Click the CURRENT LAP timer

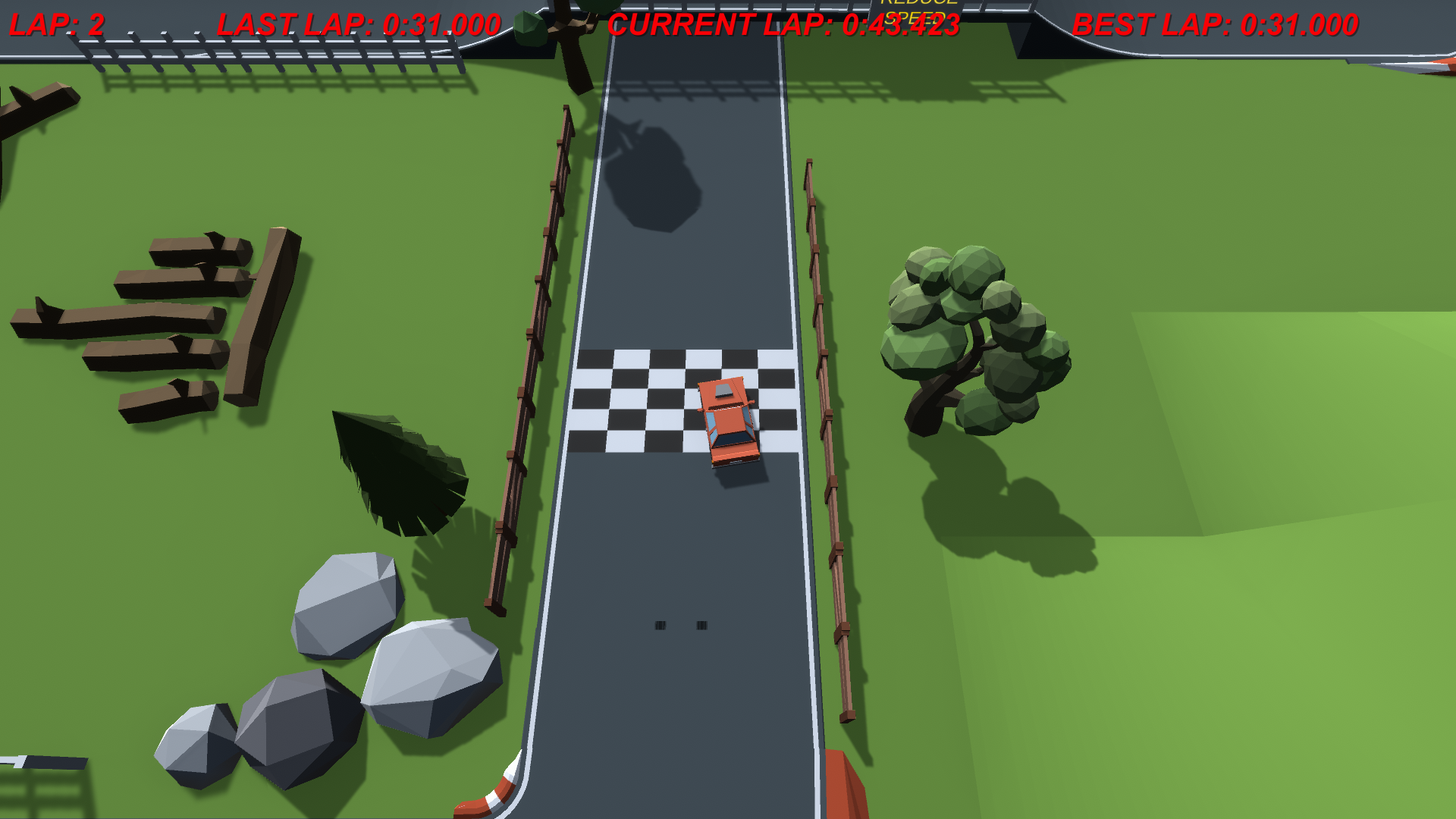785,24
